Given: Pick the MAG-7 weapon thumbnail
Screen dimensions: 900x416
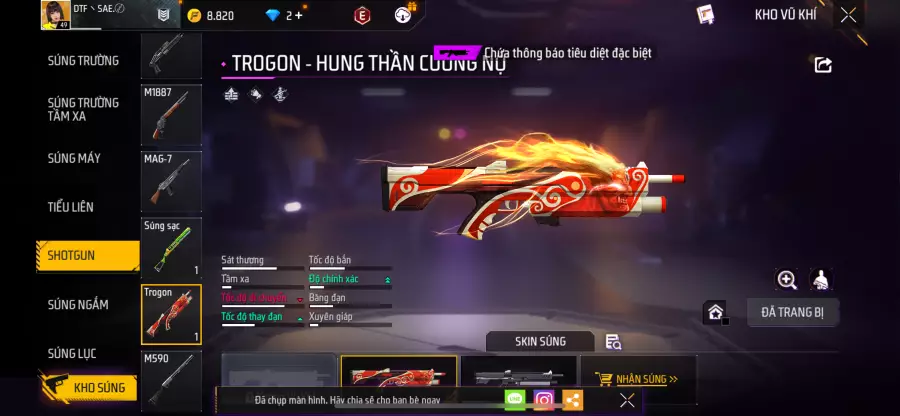Looking at the screenshot, I should 171,180.
